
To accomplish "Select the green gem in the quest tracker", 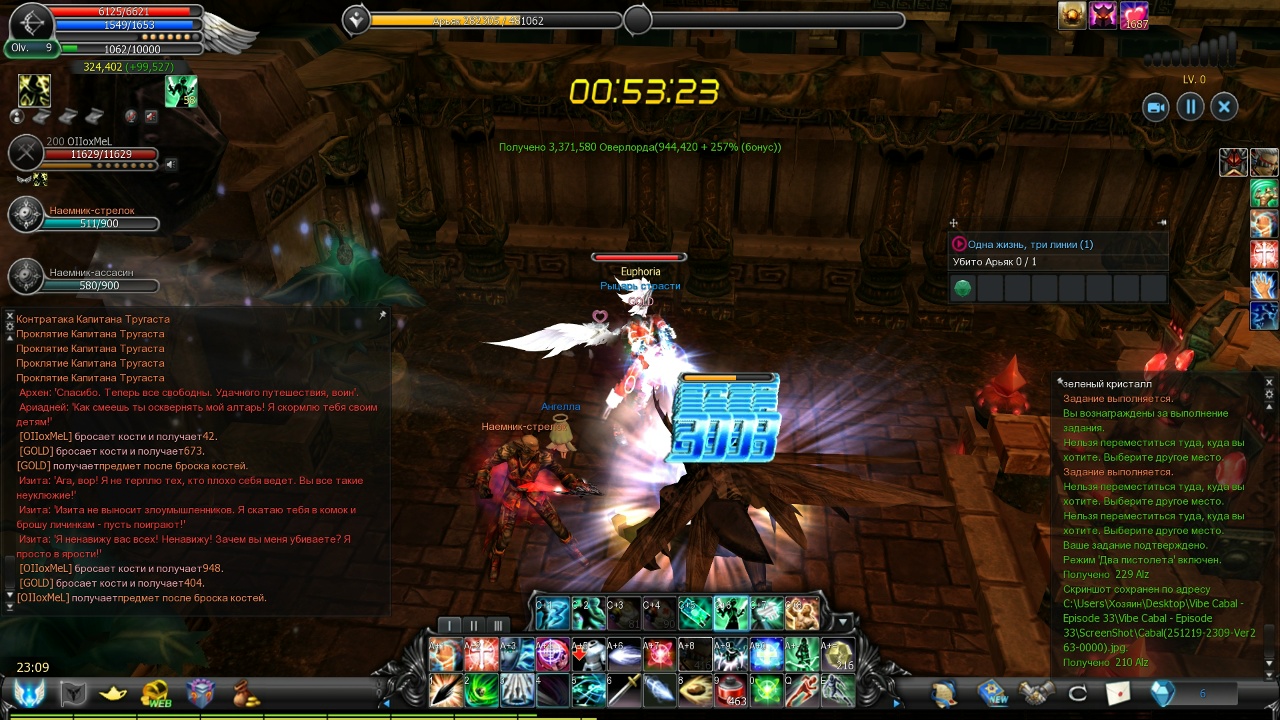I will 962,289.
